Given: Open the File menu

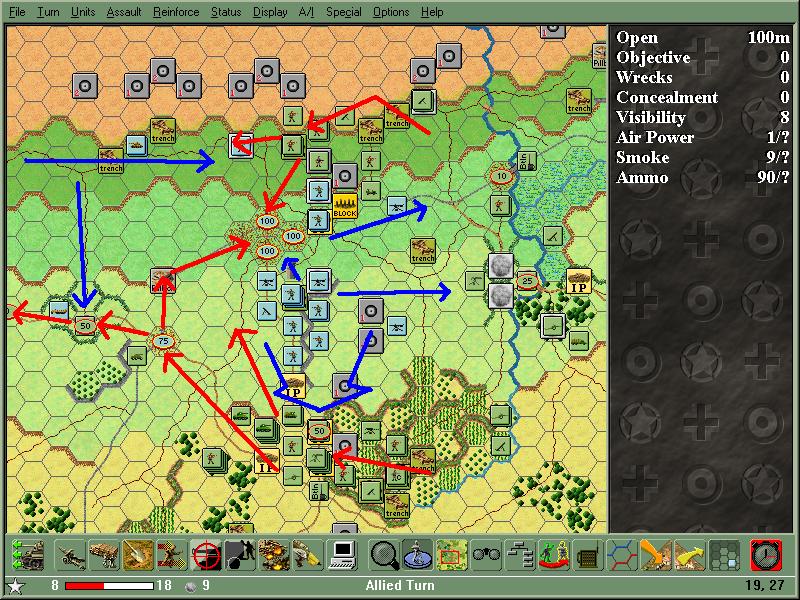Looking at the screenshot, I should 17,12.
